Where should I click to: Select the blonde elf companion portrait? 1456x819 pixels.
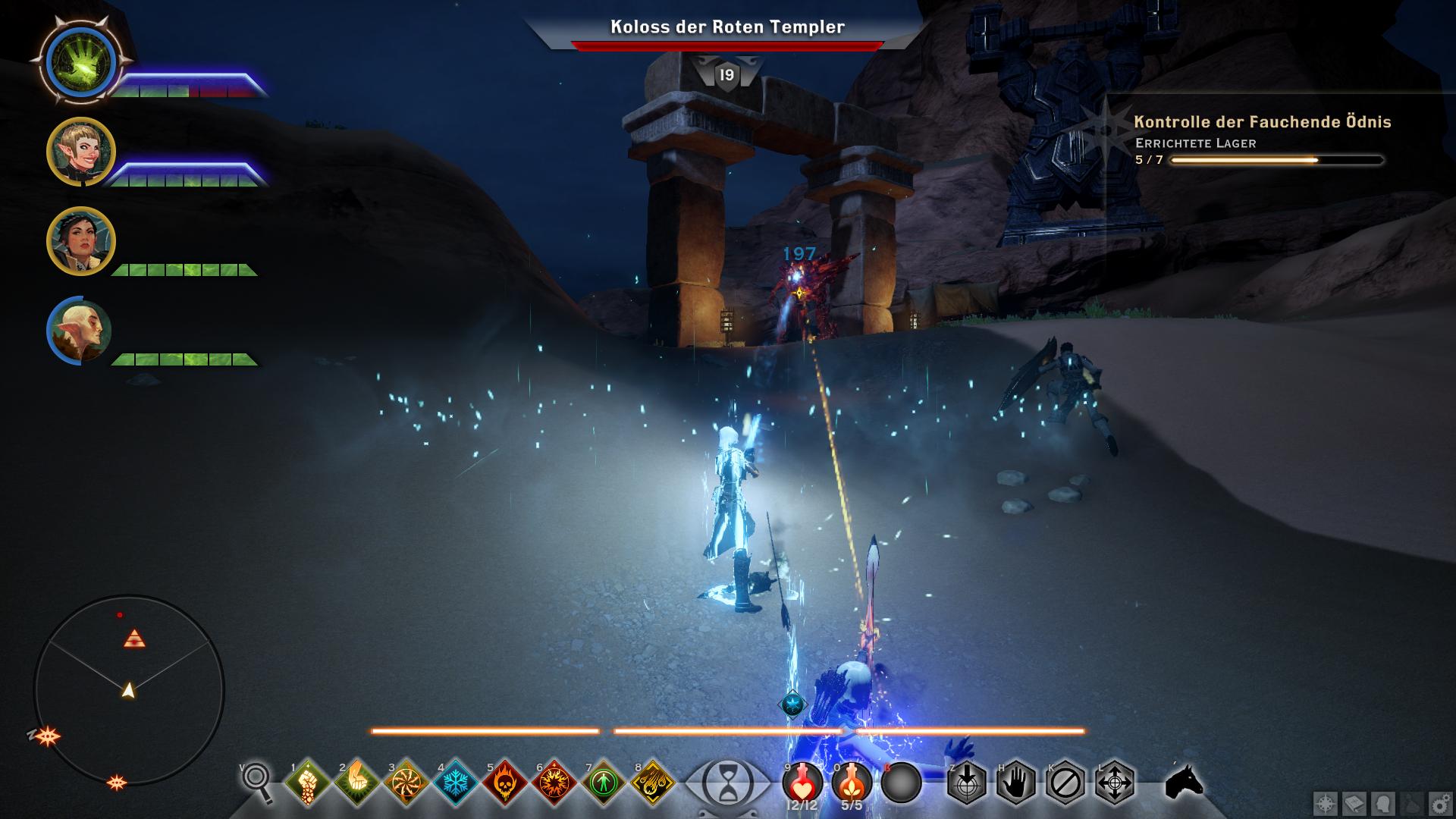point(81,152)
